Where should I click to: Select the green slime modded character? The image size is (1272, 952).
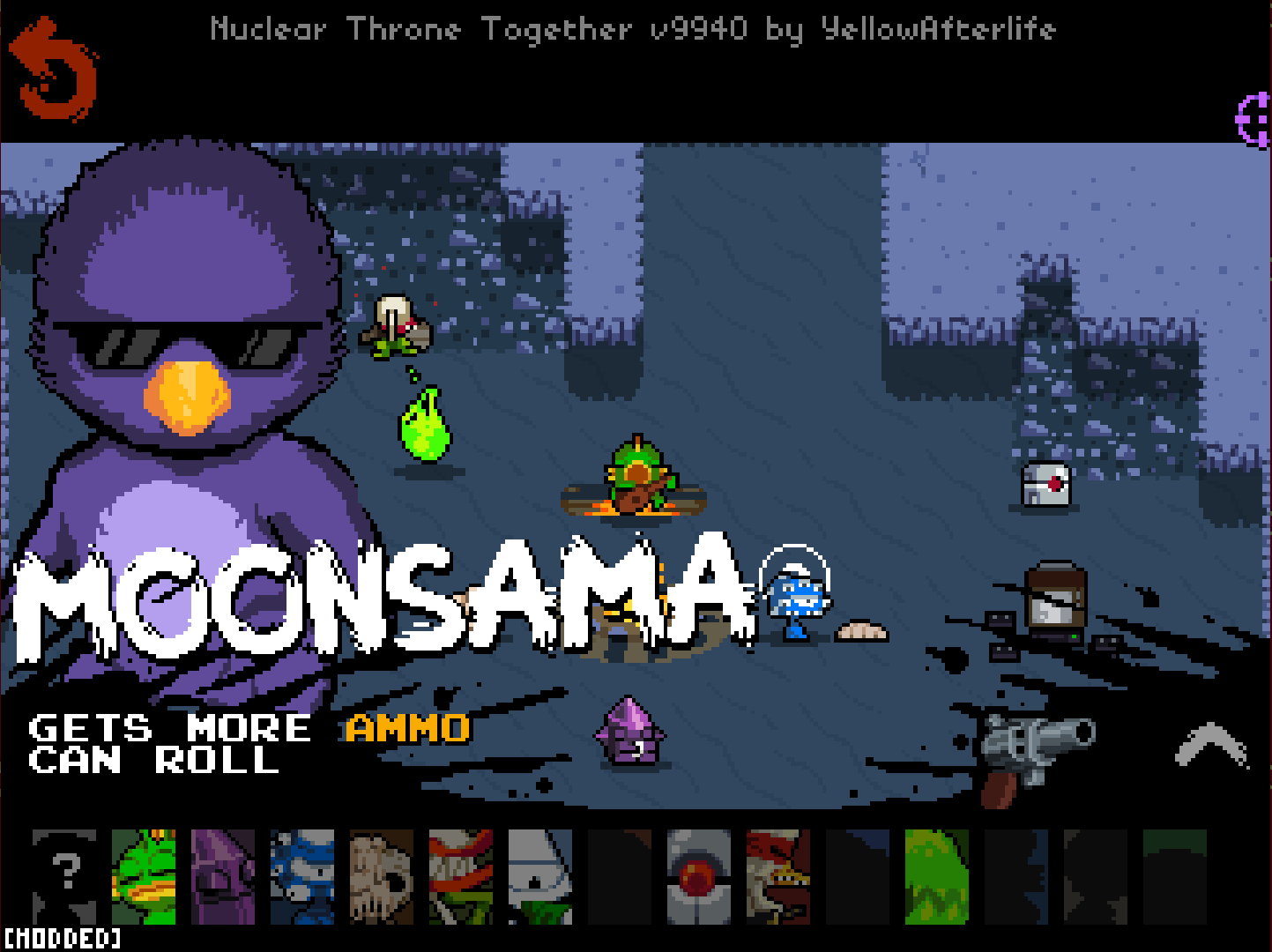pos(939,877)
